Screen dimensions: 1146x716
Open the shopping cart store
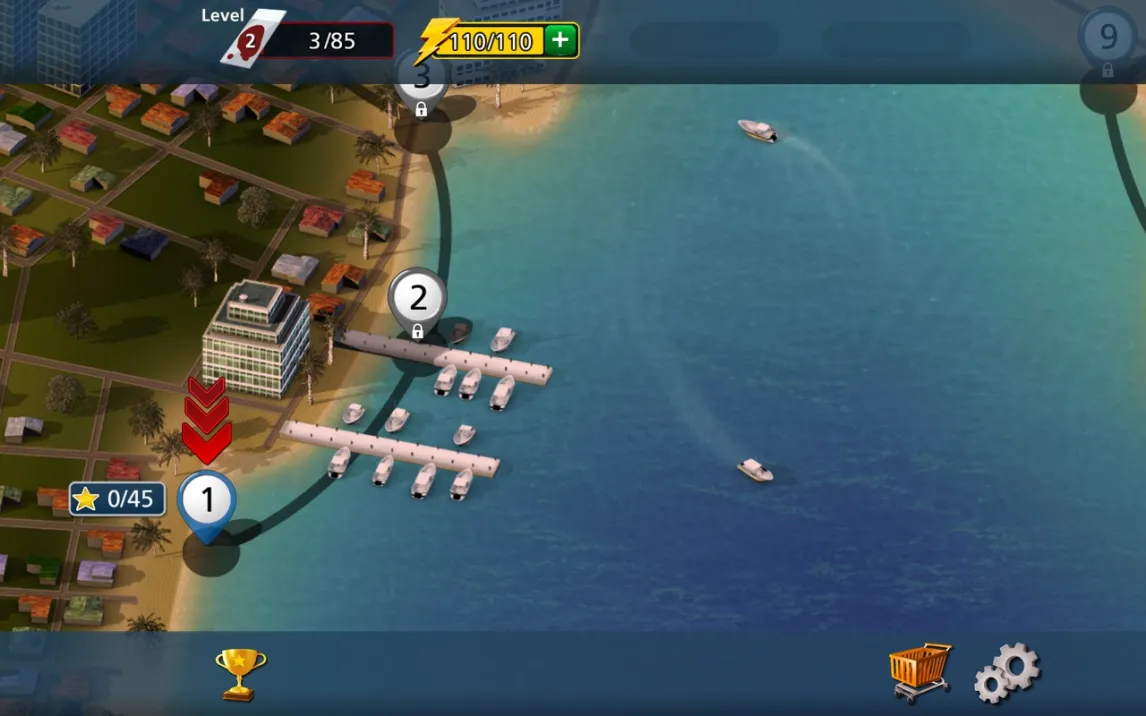coord(920,671)
